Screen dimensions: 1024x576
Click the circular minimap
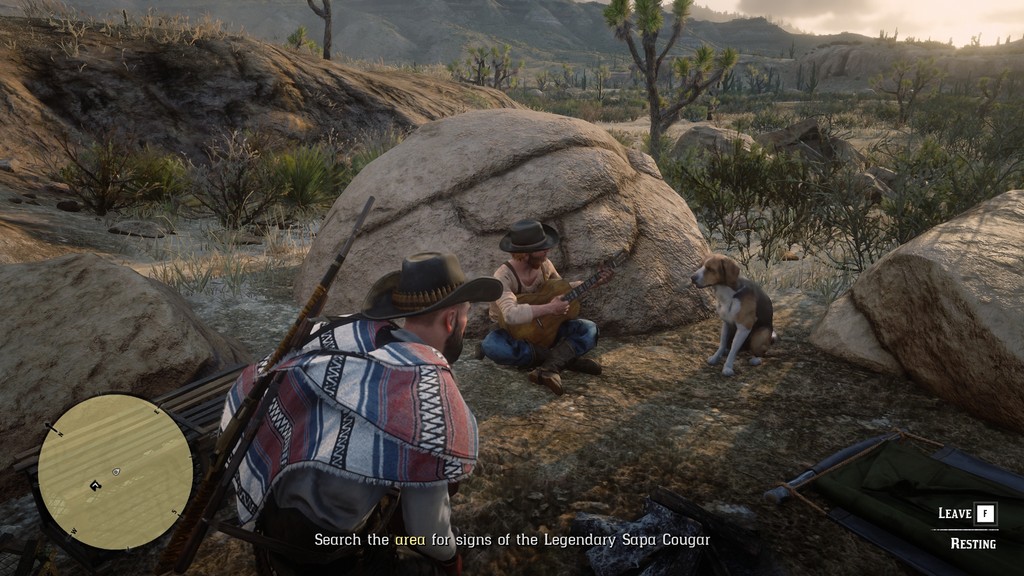(x=115, y=471)
